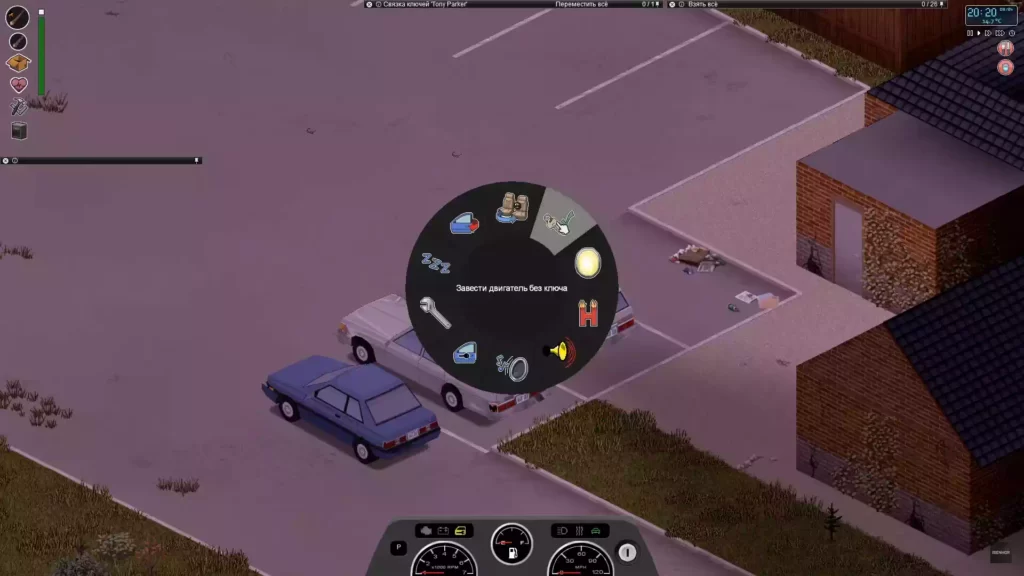Pause the game using speed controls
The width and height of the screenshot is (1024, 576).
pos(970,33)
